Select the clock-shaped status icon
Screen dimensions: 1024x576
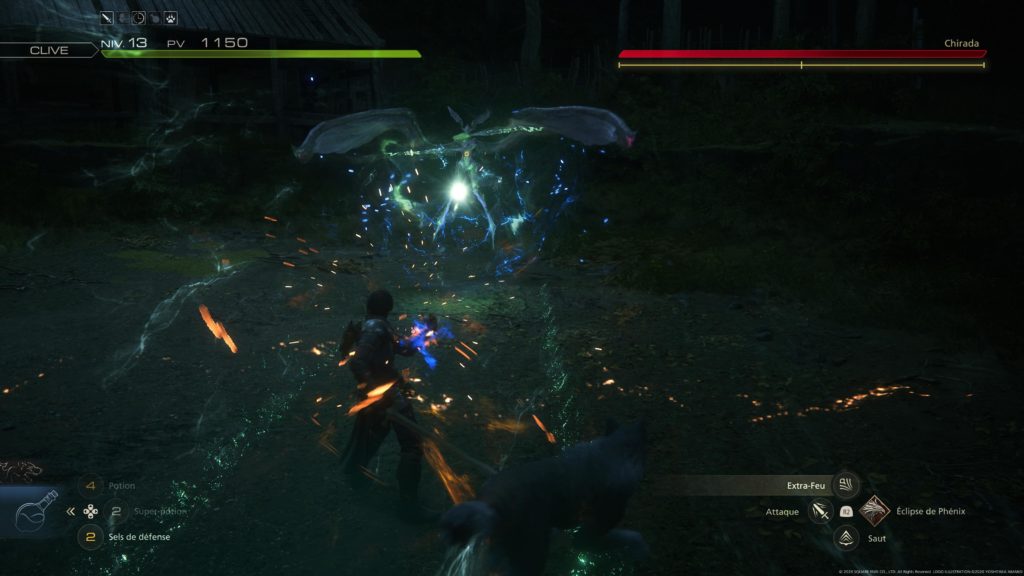[x=139, y=17]
